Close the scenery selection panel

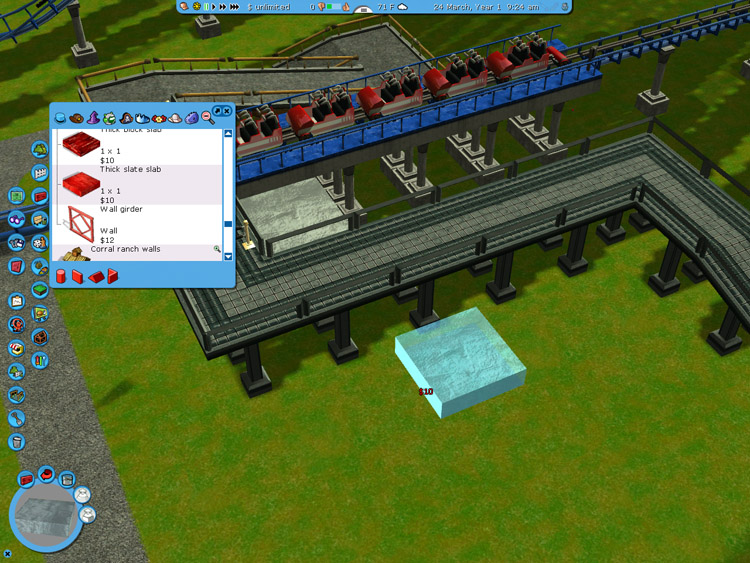(x=227, y=111)
